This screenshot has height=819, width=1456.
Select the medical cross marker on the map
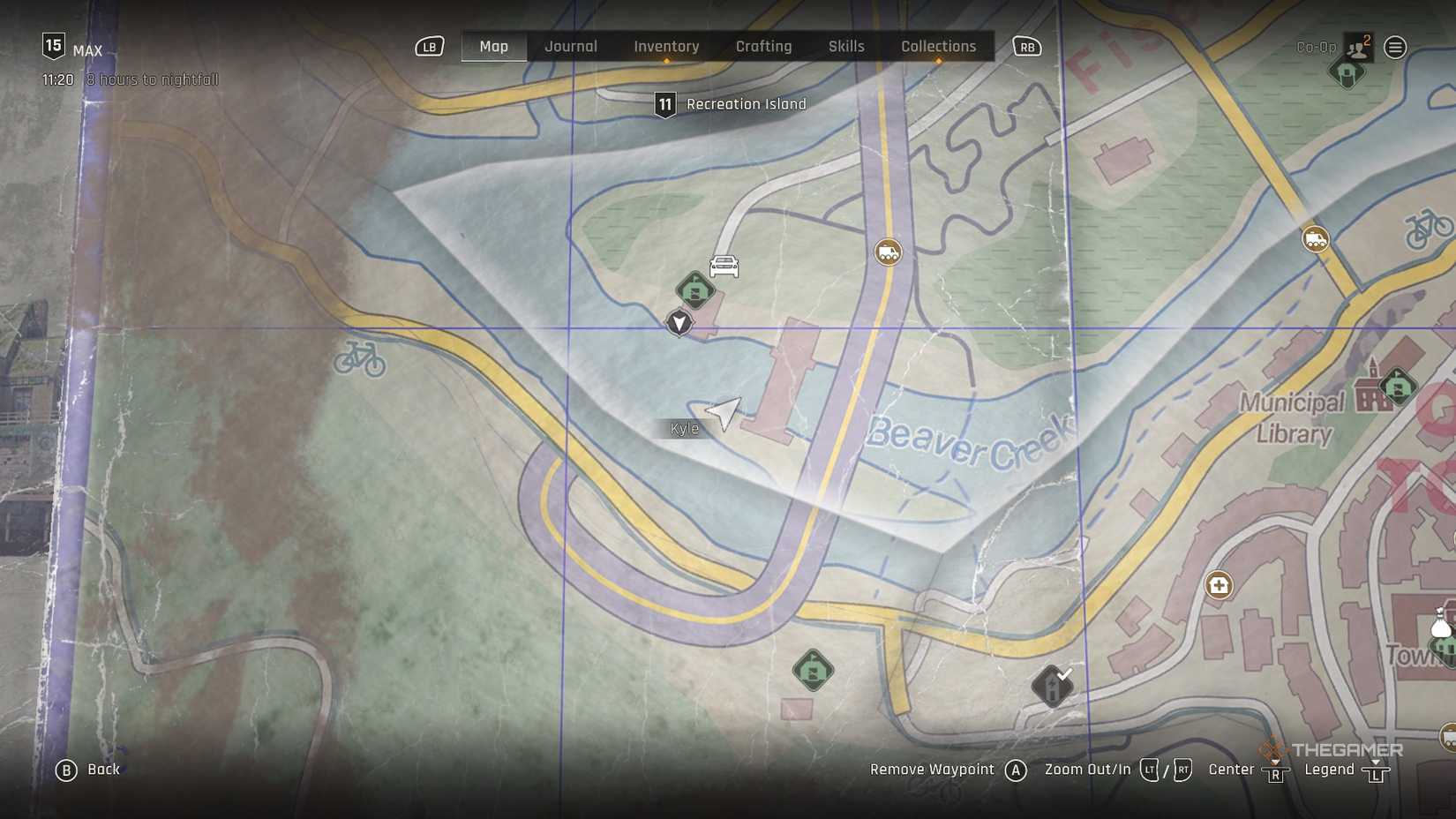tap(1219, 585)
